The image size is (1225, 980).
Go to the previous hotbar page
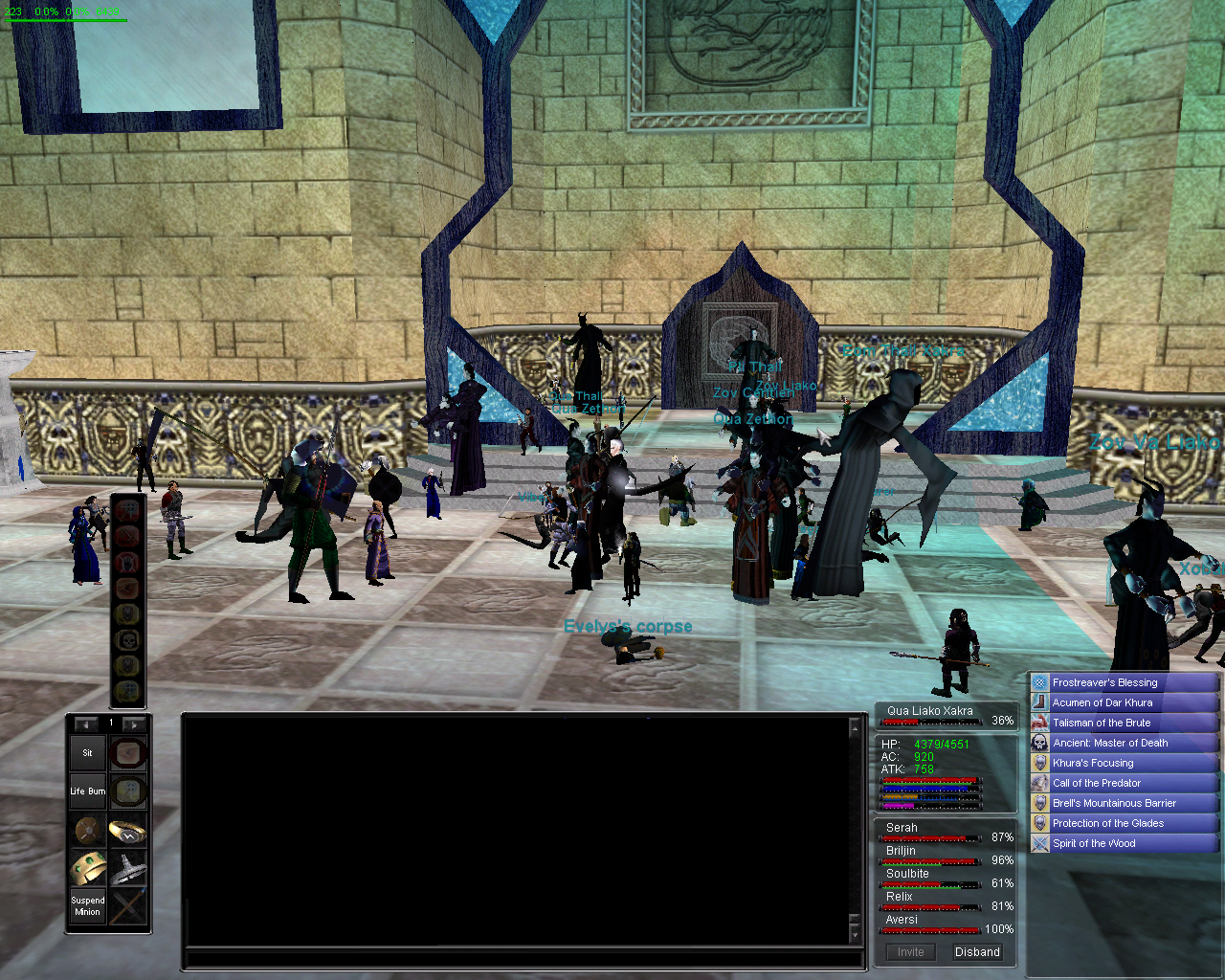[86, 724]
